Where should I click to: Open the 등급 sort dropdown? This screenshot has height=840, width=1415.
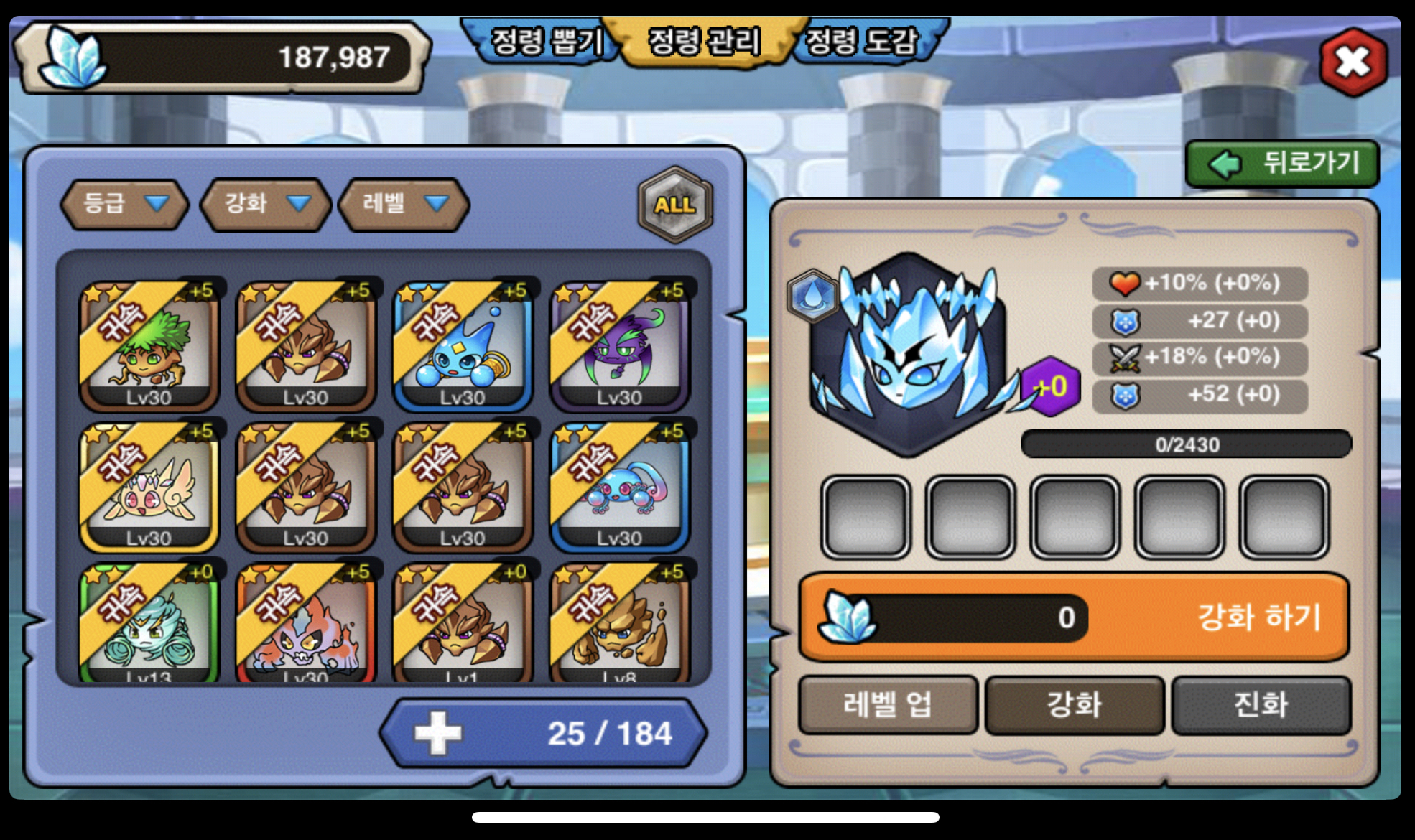124,204
